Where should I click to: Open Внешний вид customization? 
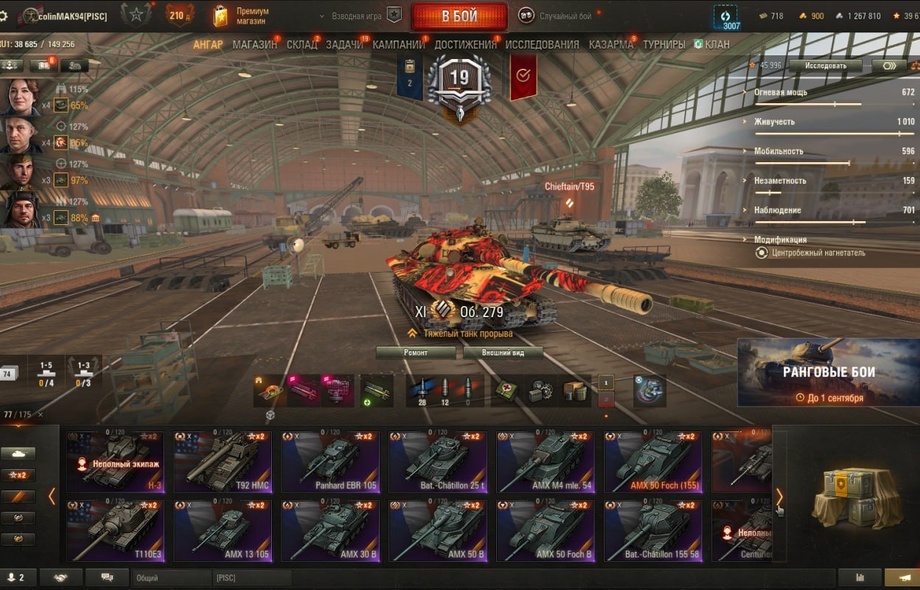[503, 353]
